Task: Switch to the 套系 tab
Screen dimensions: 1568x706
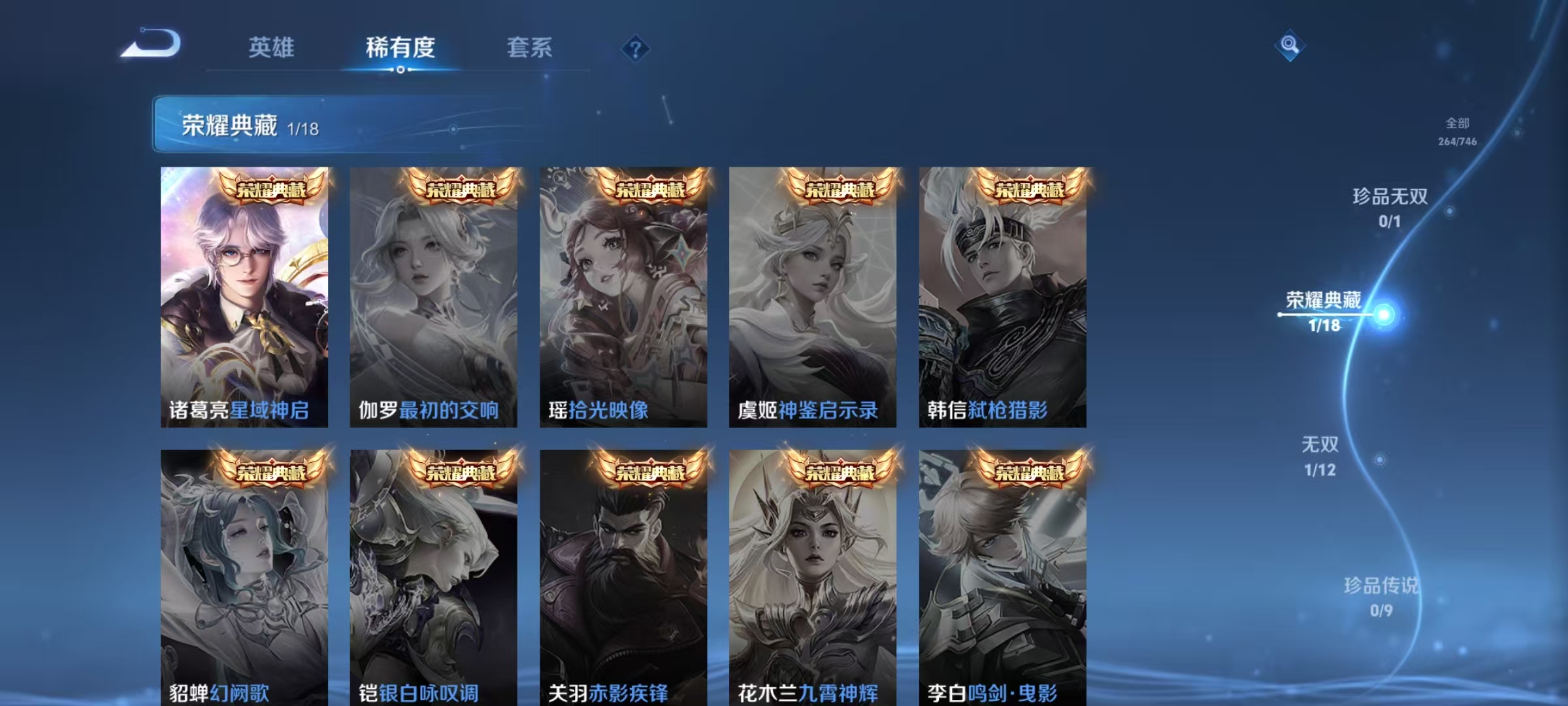Action: coord(530,48)
